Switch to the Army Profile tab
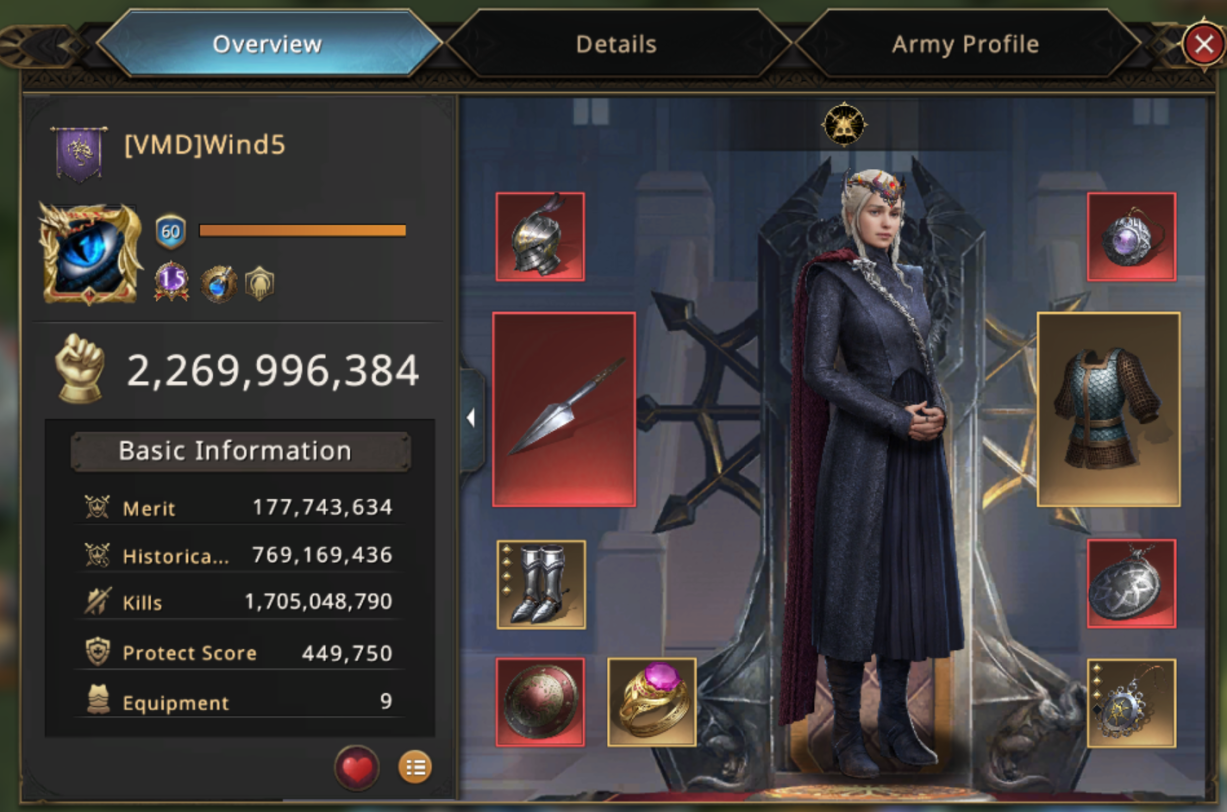Image resolution: width=1227 pixels, height=812 pixels. click(965, 44)
